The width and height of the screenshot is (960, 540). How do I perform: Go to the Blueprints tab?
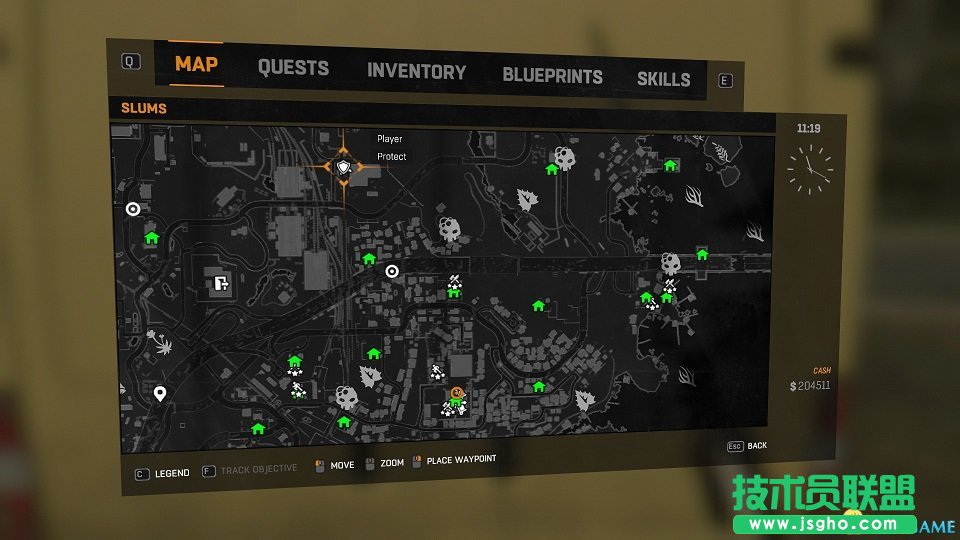pos(552,76)
